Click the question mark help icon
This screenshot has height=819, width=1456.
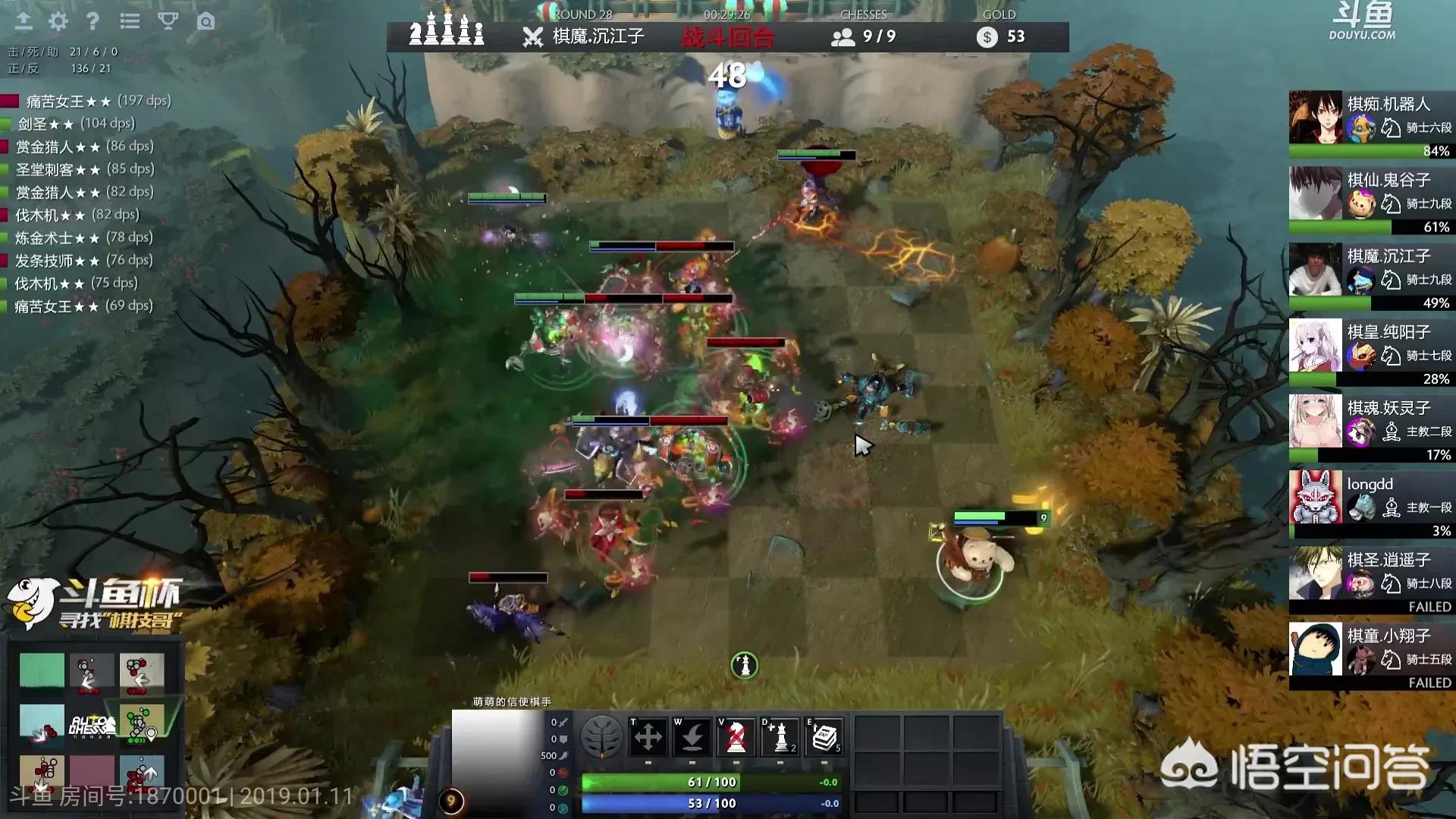click(93, 21)
